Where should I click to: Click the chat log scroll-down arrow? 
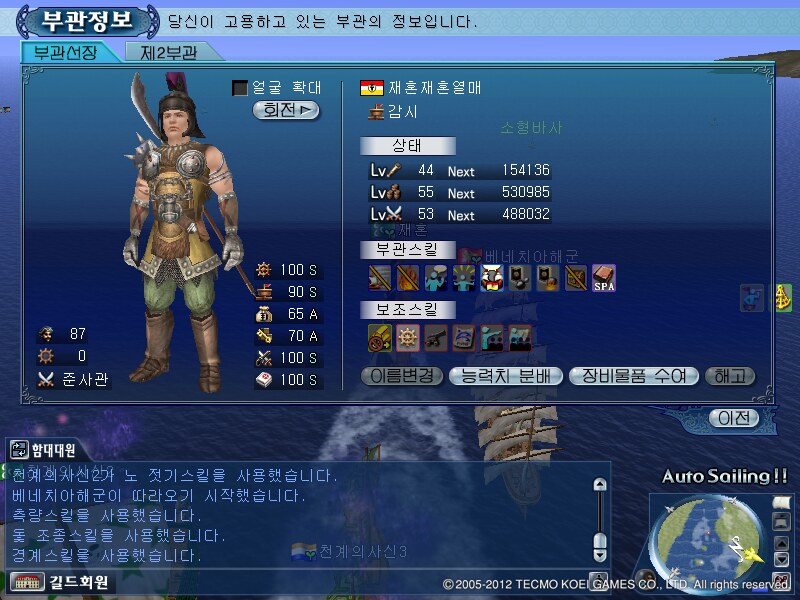coord(600,552)
